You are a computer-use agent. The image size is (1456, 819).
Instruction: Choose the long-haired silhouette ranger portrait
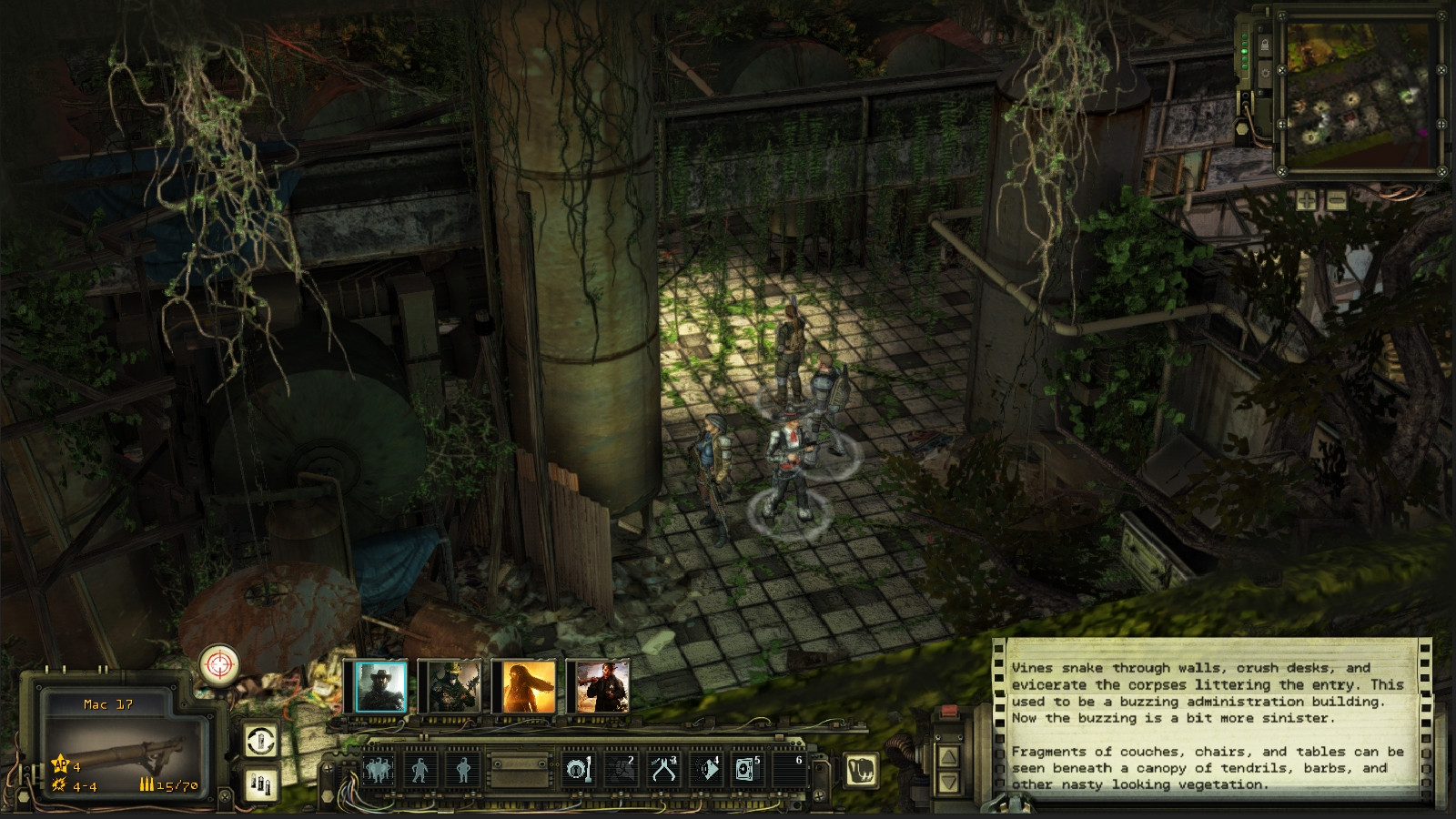point(528,687)
